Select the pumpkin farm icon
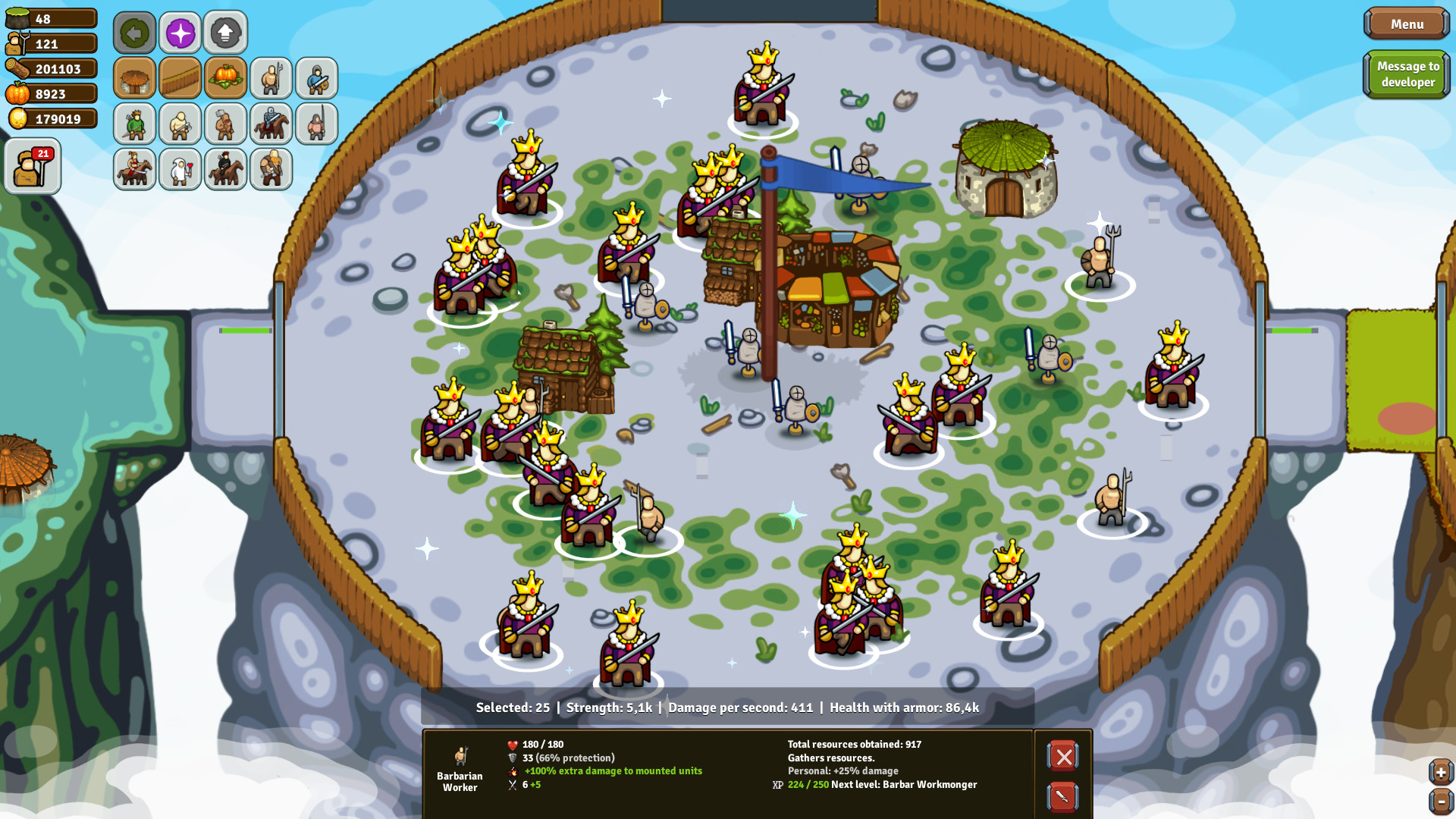The height and width of the screenshot is (819, 1456). (225, 78)
